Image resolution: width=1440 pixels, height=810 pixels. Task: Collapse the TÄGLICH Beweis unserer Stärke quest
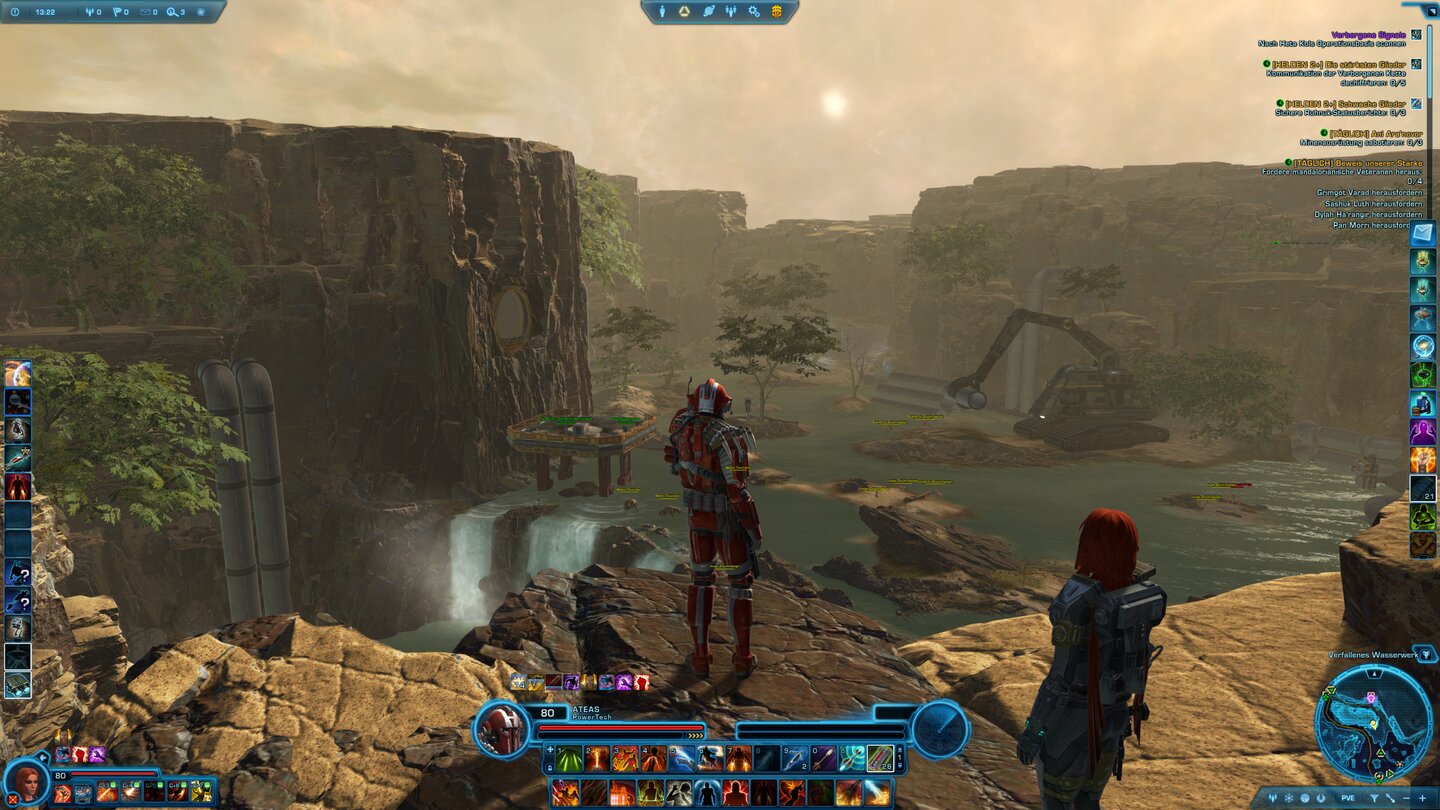click(1287, 161)
